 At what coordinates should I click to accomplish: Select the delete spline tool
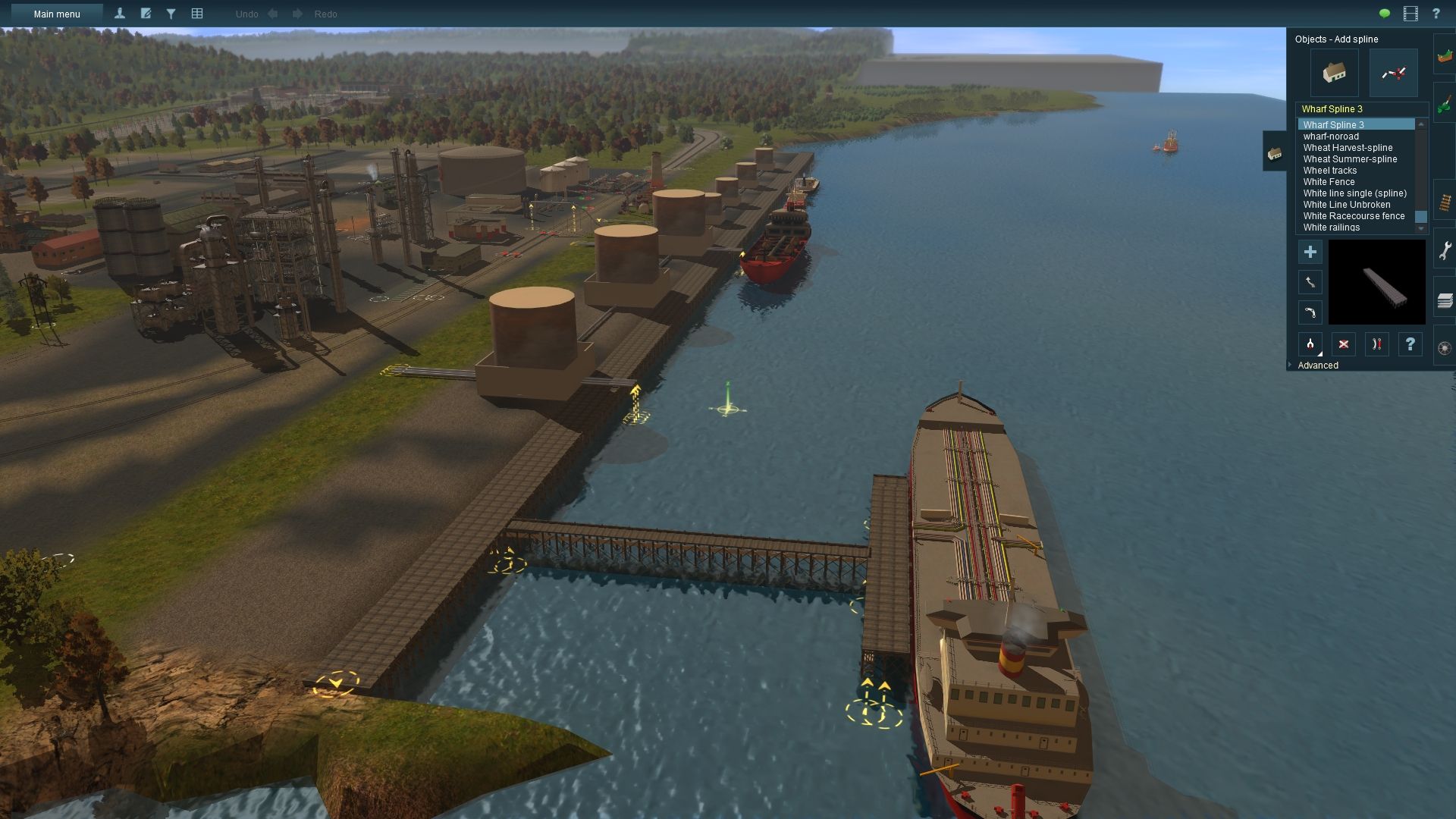tap(1343, 343)
